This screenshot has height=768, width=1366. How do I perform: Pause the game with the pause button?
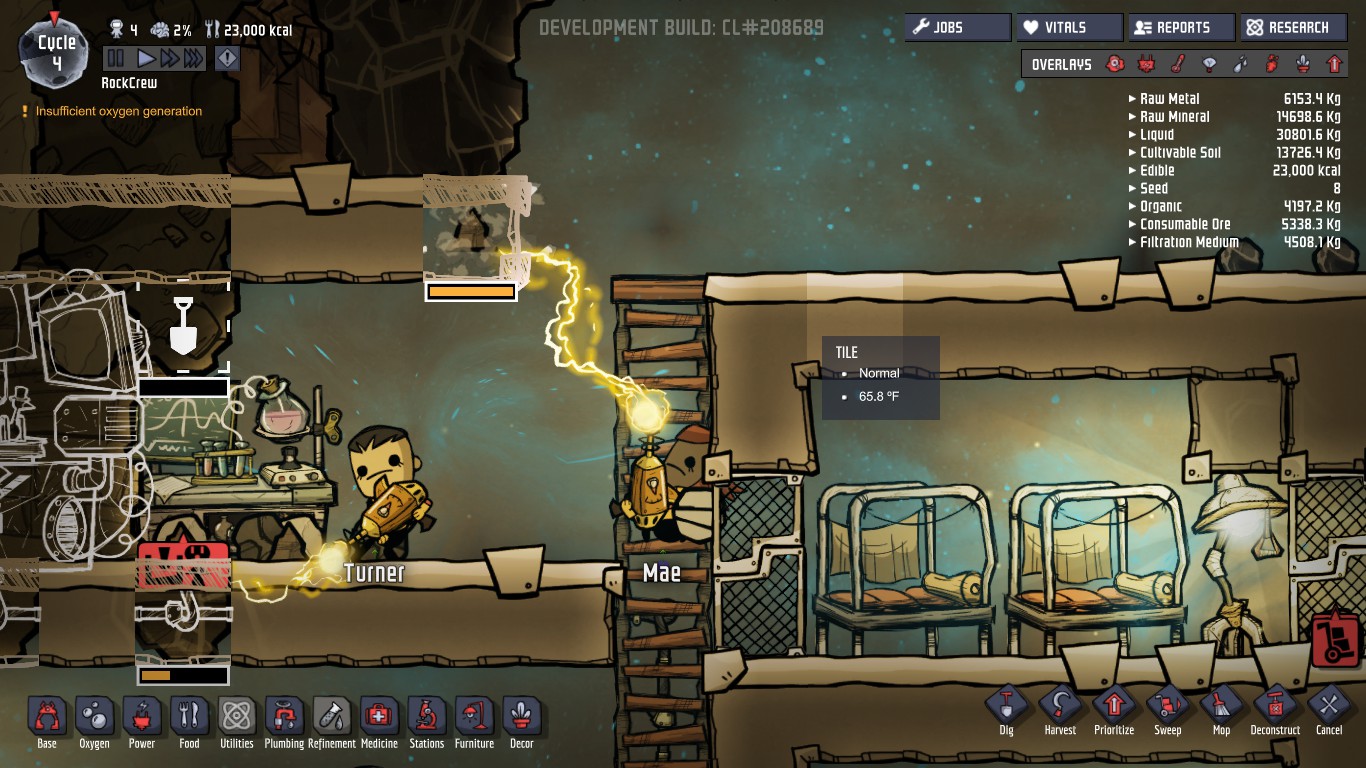pyautogui.click(x=116, y=59)
